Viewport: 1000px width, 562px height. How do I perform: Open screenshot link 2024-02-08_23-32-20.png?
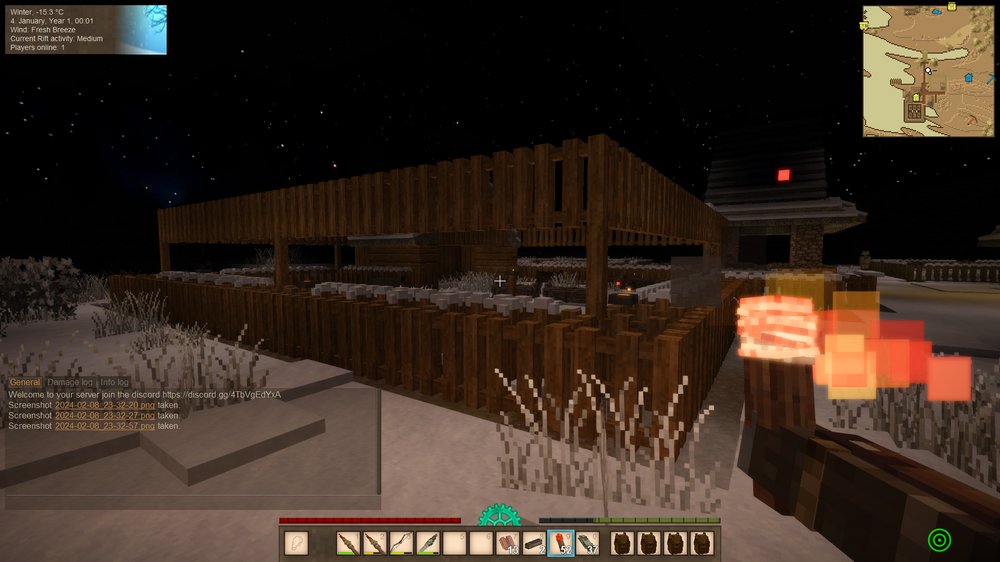click(105, 405)
